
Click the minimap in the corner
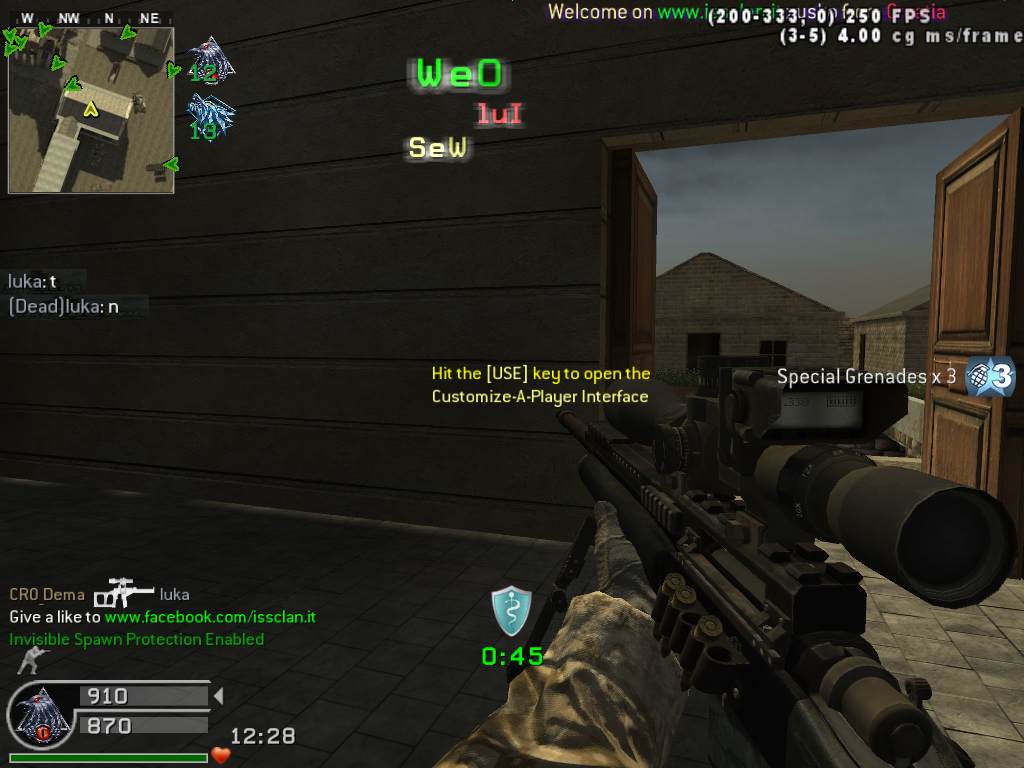point(91,110)
